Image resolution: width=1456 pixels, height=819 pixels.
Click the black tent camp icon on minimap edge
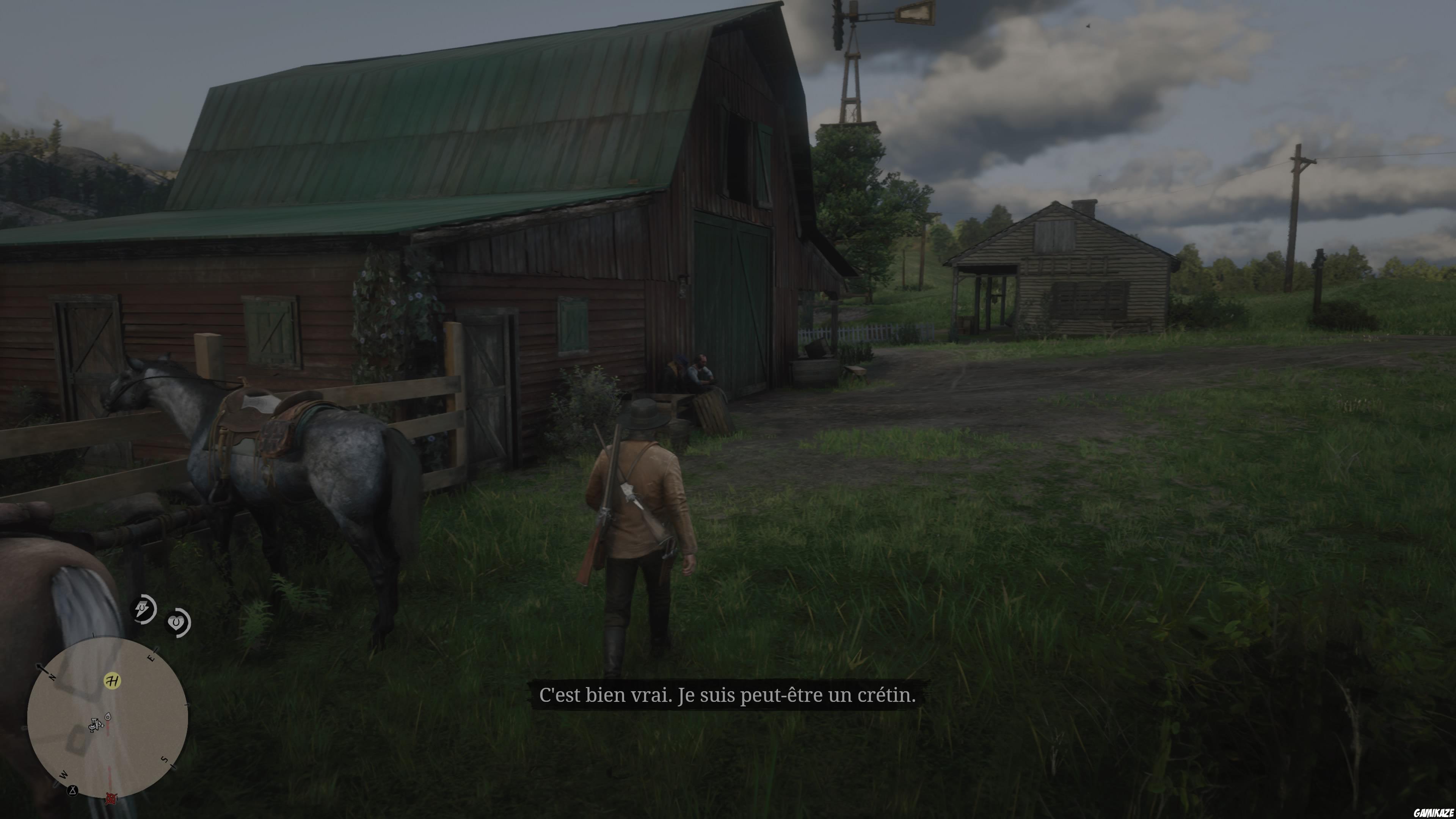[x=72, y=790]
